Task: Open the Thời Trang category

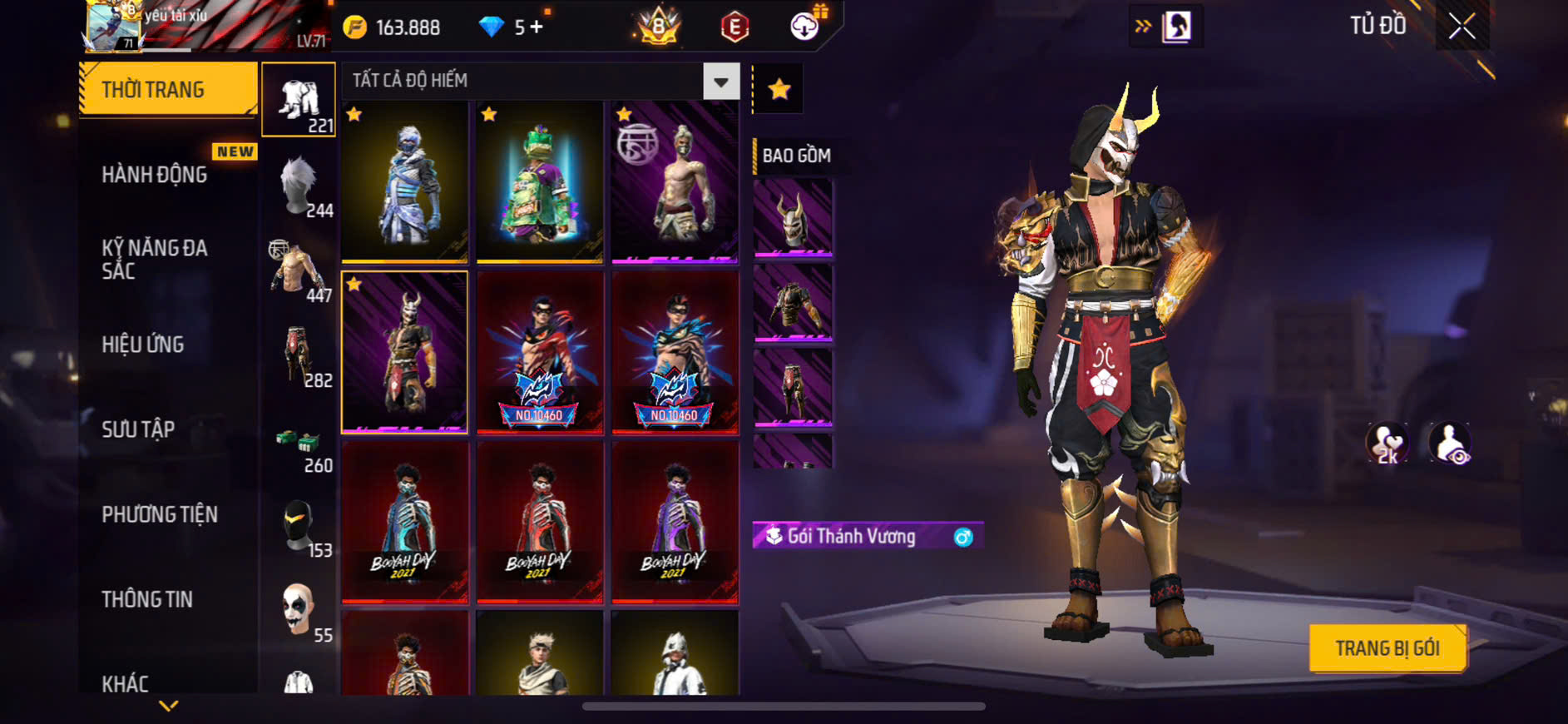Action: pyautogui.click(x=167, y=89)
